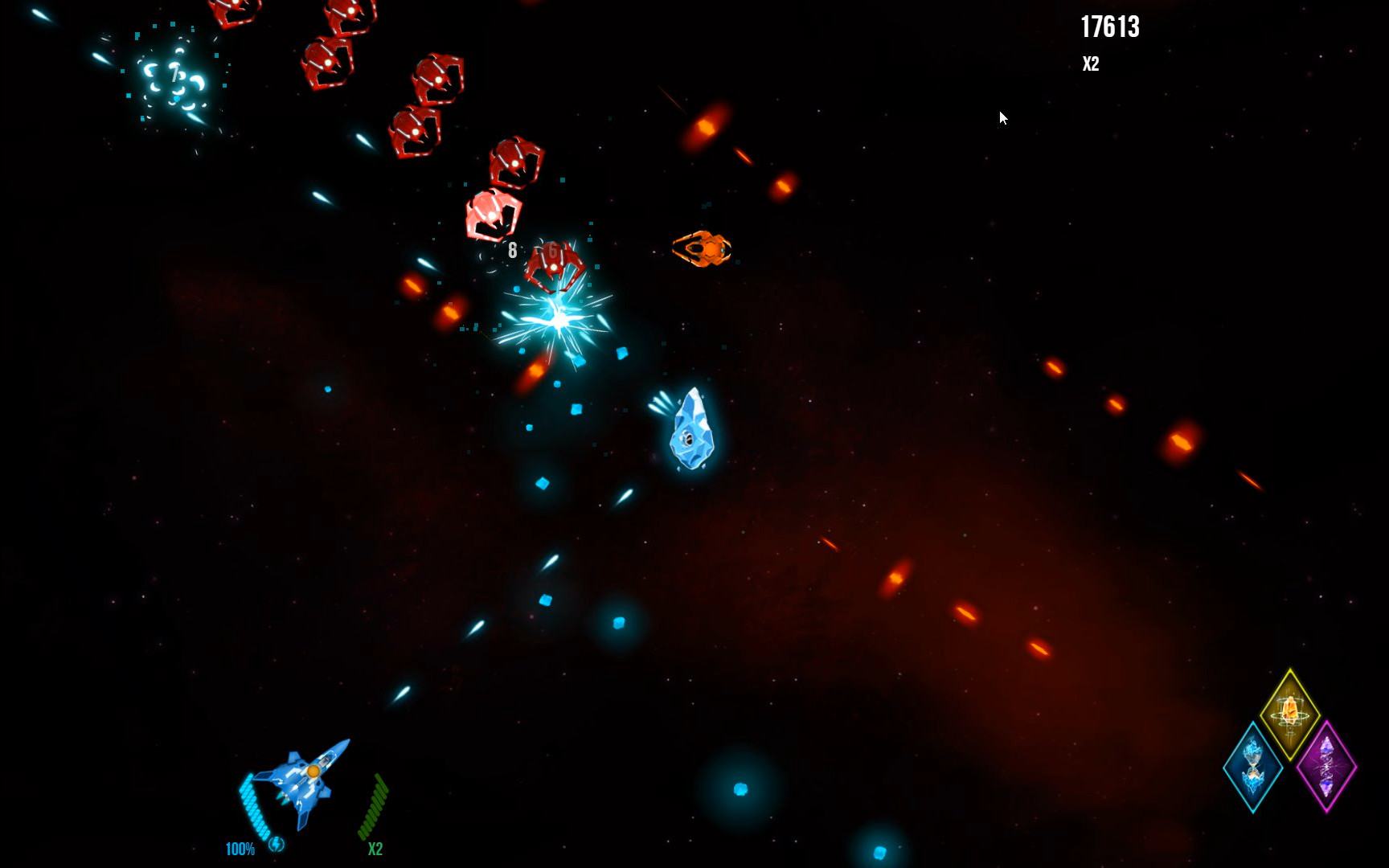Image resolution: width=1389 pixels, height=868 pixels.
Task: Trigger the purple twin-crystal ability
Action: coord(1326,766)
